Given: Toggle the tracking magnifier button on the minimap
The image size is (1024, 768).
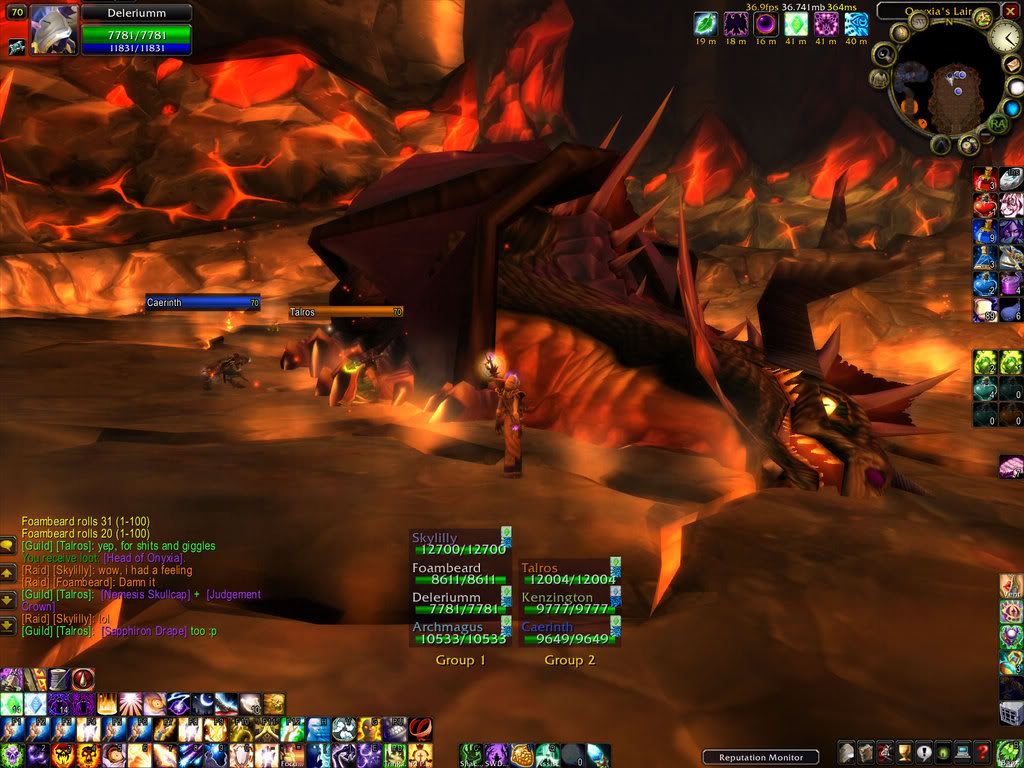Looking at the screenshot, I should click(x=884, y=53).
